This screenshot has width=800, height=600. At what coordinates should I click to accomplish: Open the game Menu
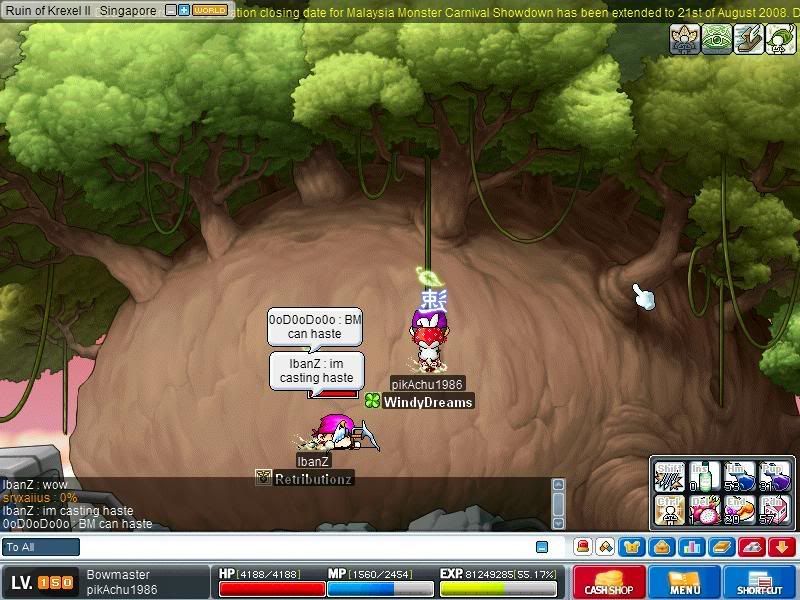tap(685, 582)
